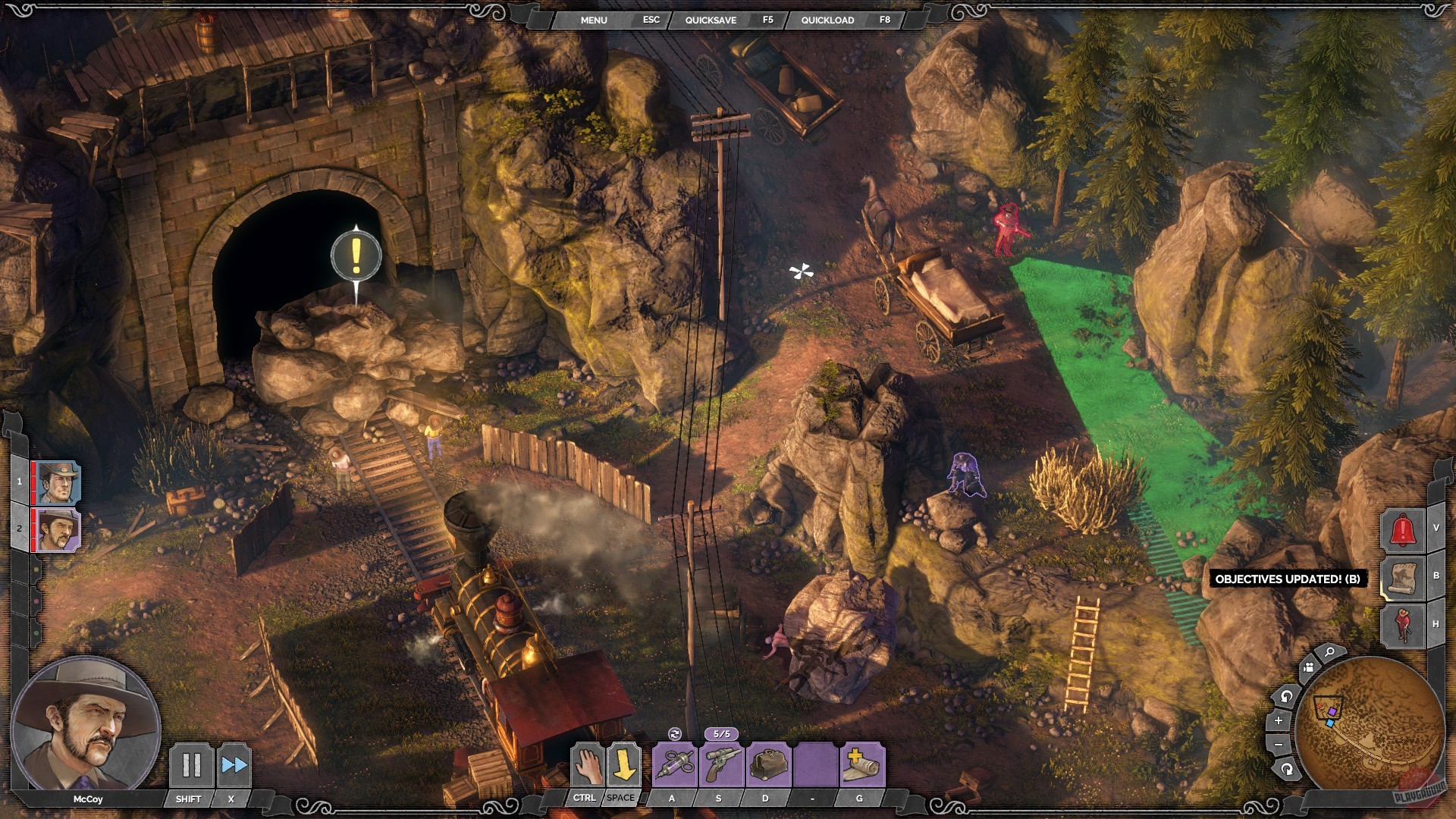
Task: Select the scoped pistol ability
Action: [721, 764]
